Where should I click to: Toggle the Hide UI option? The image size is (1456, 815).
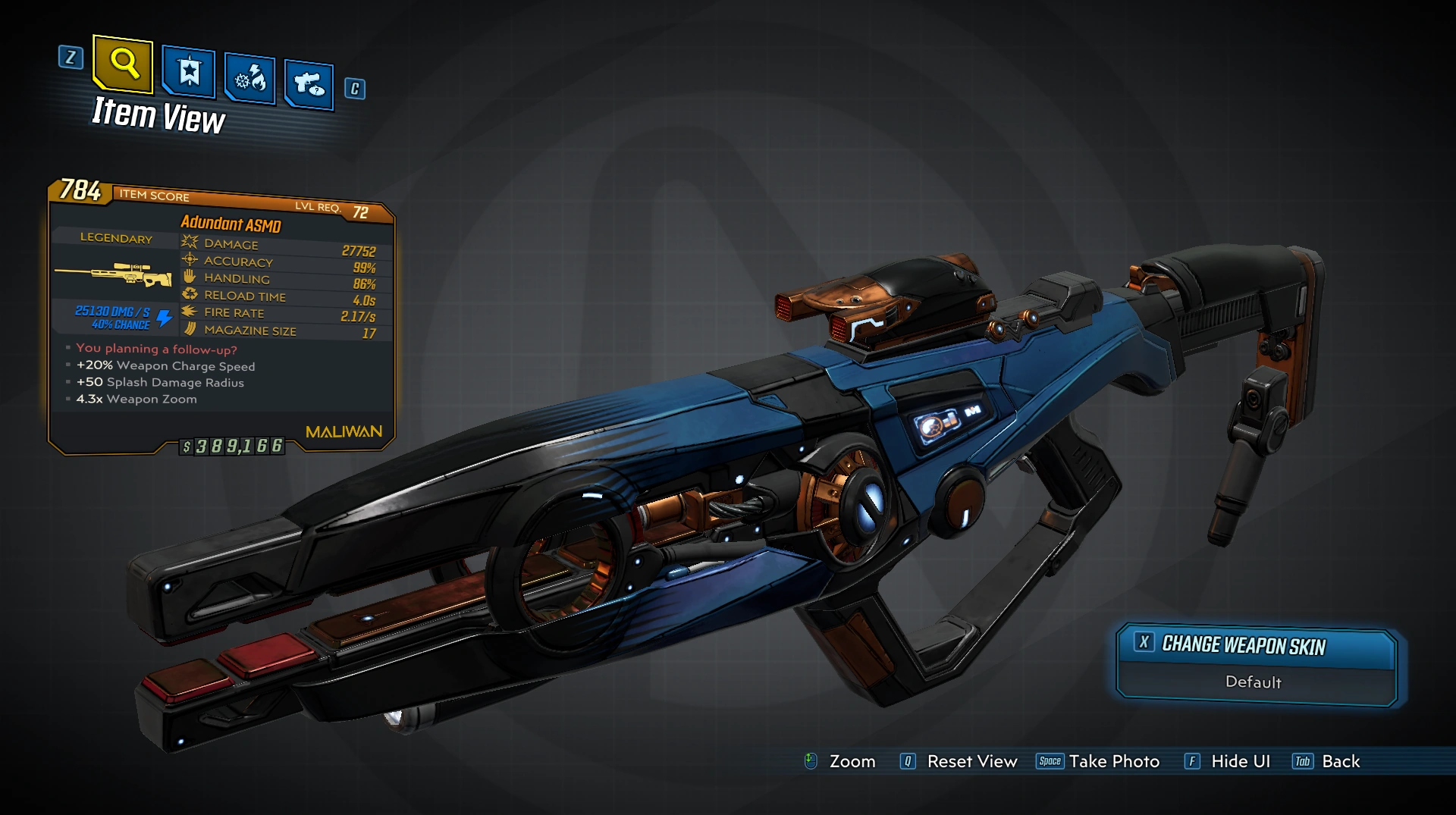(x=1240, y=761)
